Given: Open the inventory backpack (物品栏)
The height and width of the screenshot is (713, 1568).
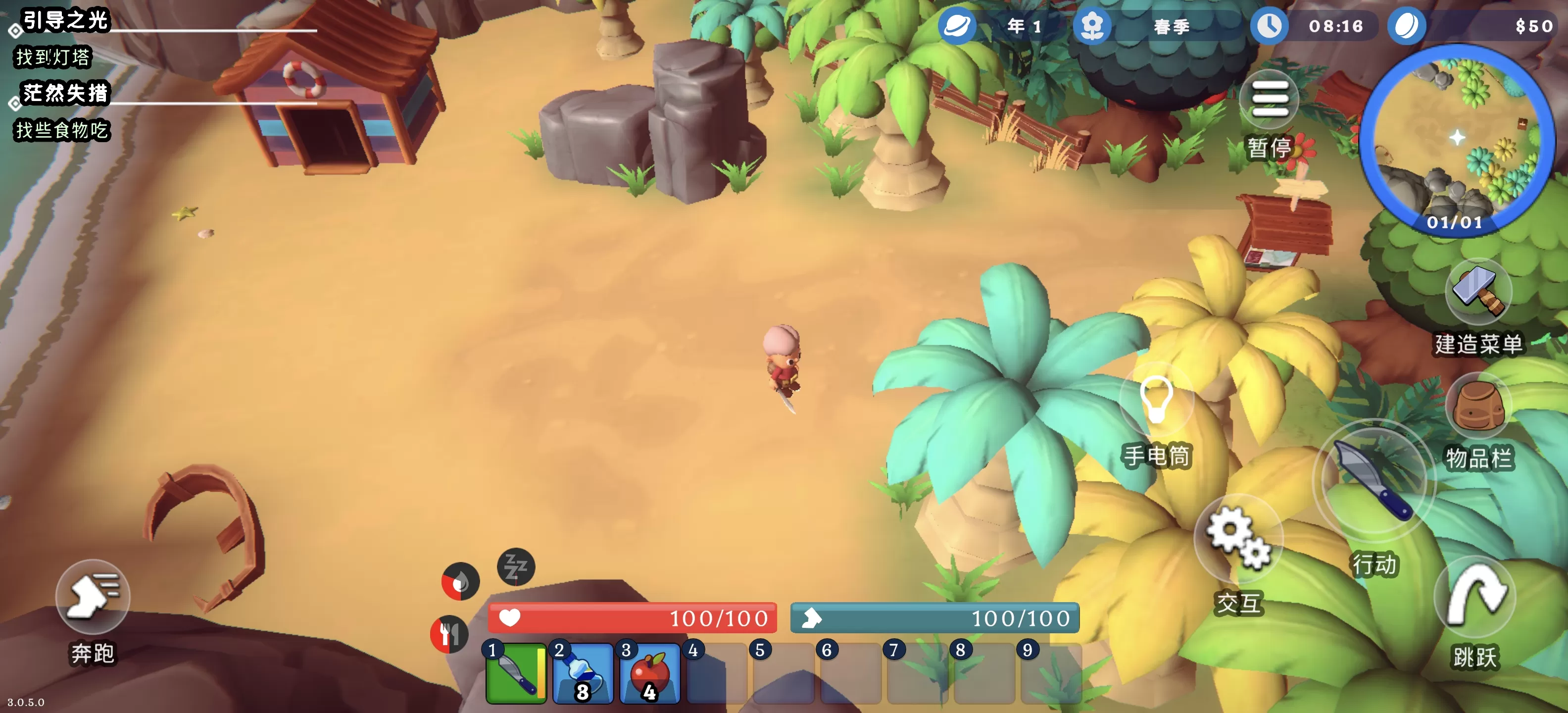Looking at the screenshot, I should (1478, 407).
